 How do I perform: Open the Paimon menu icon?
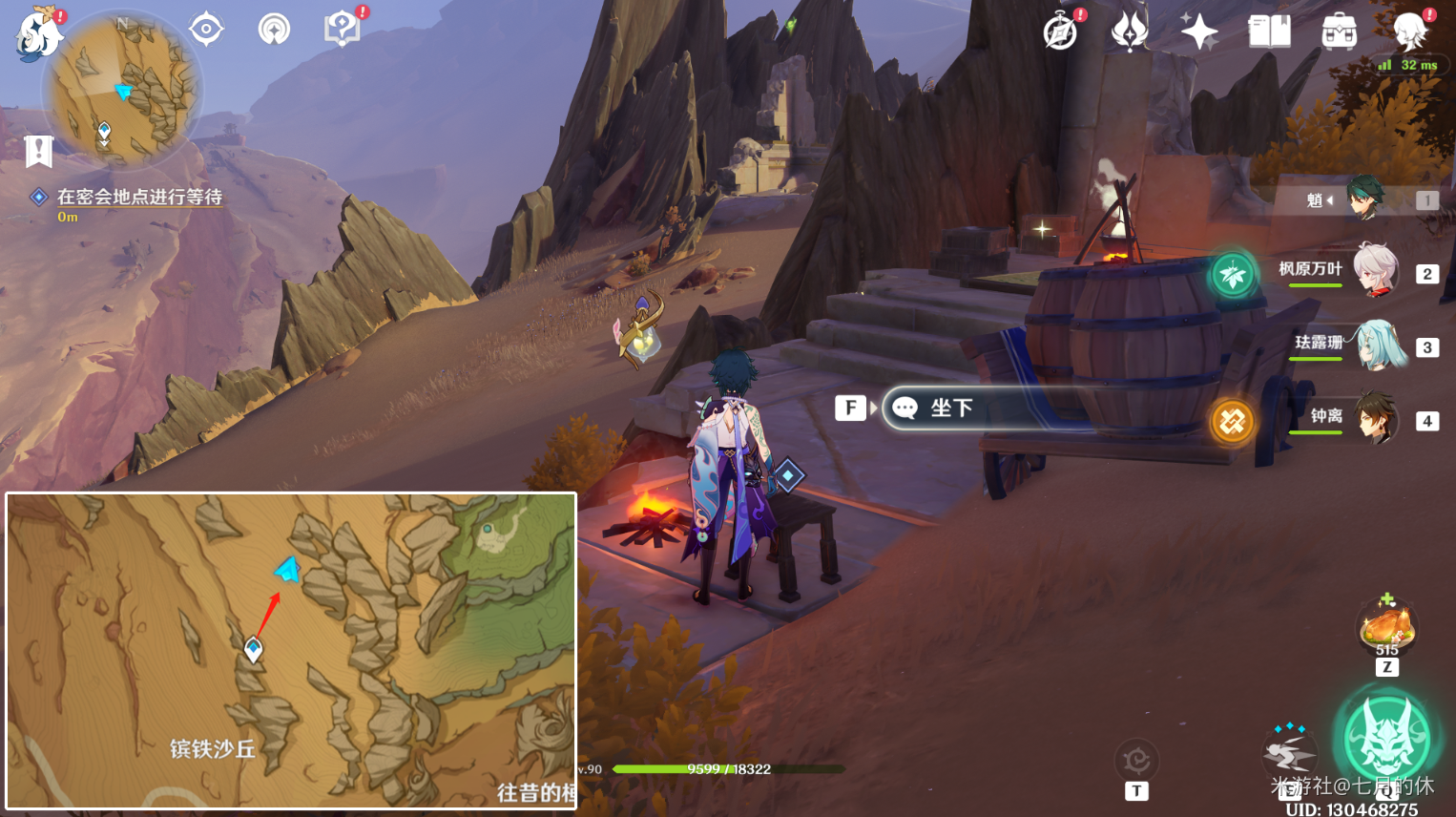point(38,35)
